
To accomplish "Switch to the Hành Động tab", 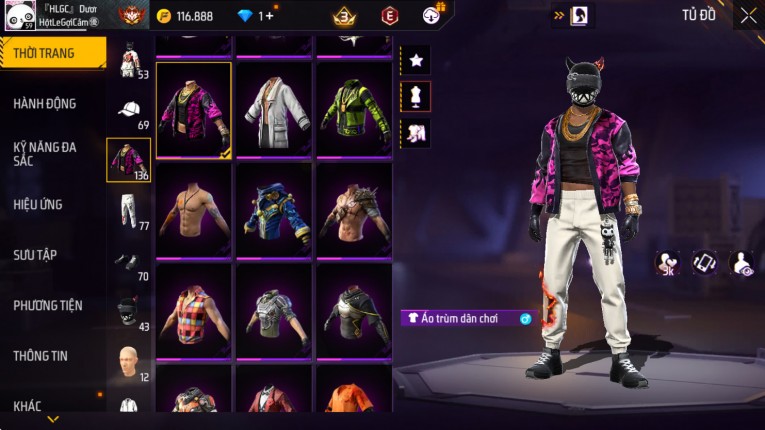I will coord(45,103).
